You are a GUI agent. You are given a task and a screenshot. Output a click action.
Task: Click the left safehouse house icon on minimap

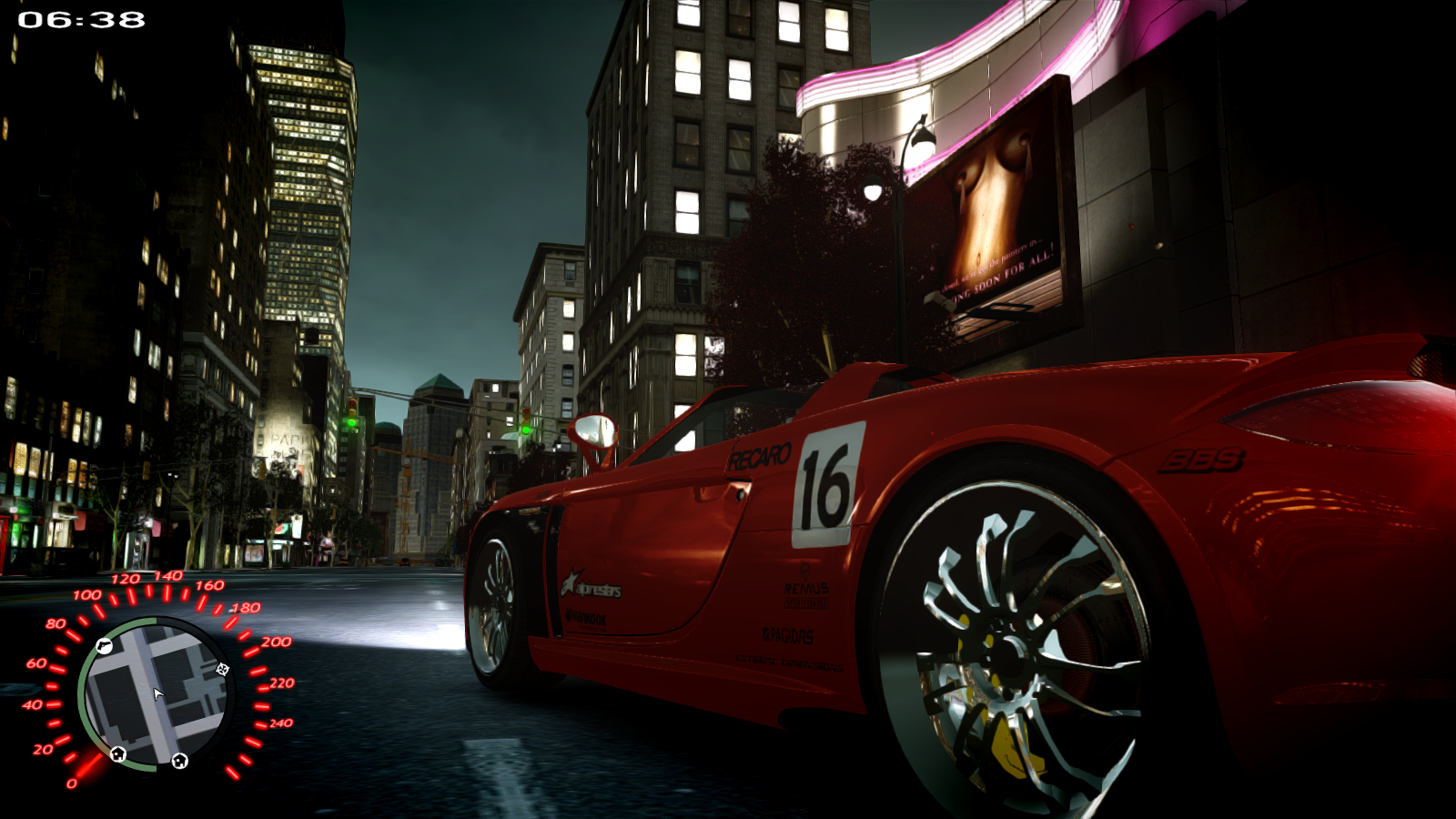click(117, 755)
